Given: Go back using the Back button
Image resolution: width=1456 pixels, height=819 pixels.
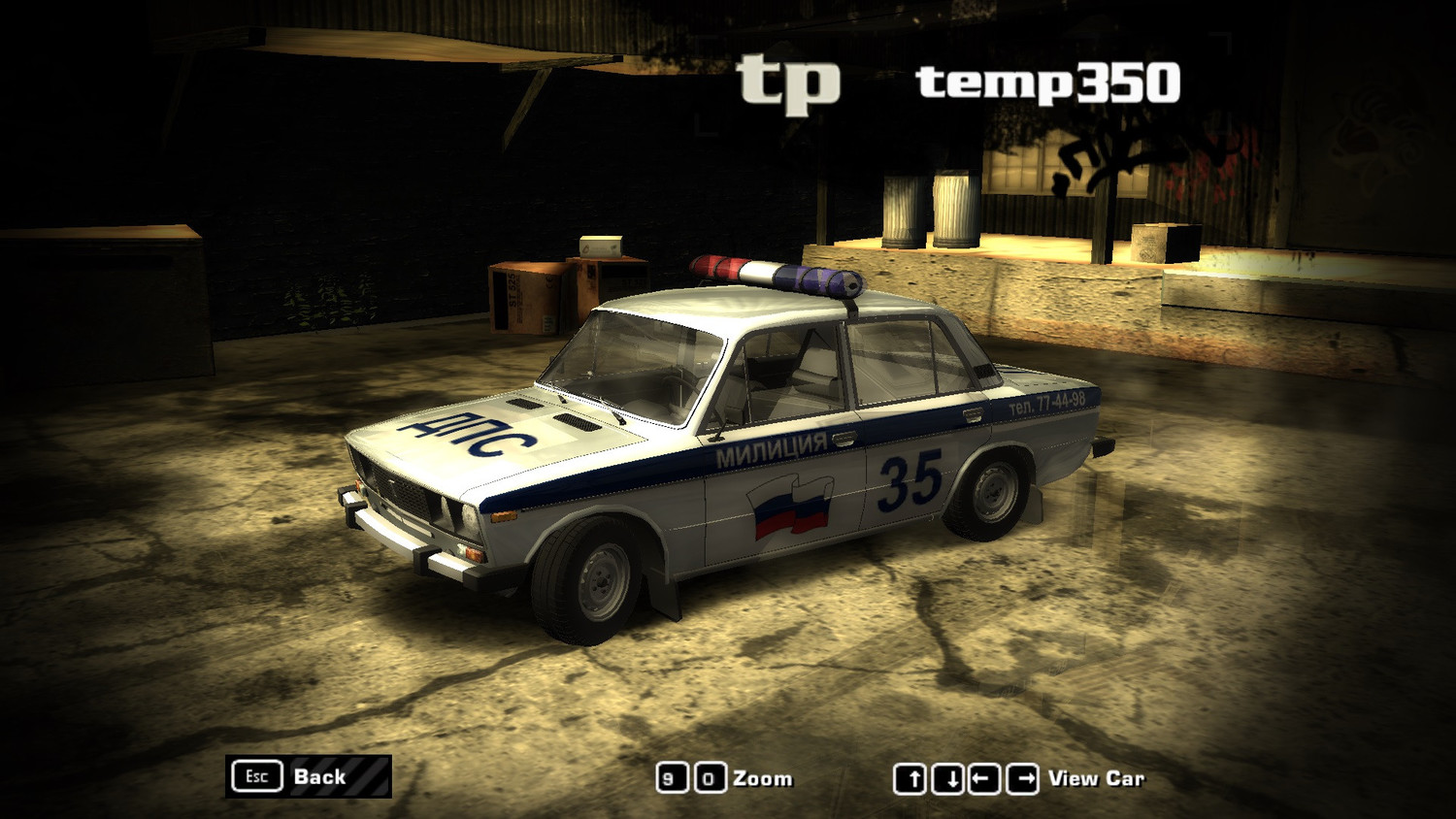Looking at the screenshot, I should pyautogui.click(x=308, y=776).
